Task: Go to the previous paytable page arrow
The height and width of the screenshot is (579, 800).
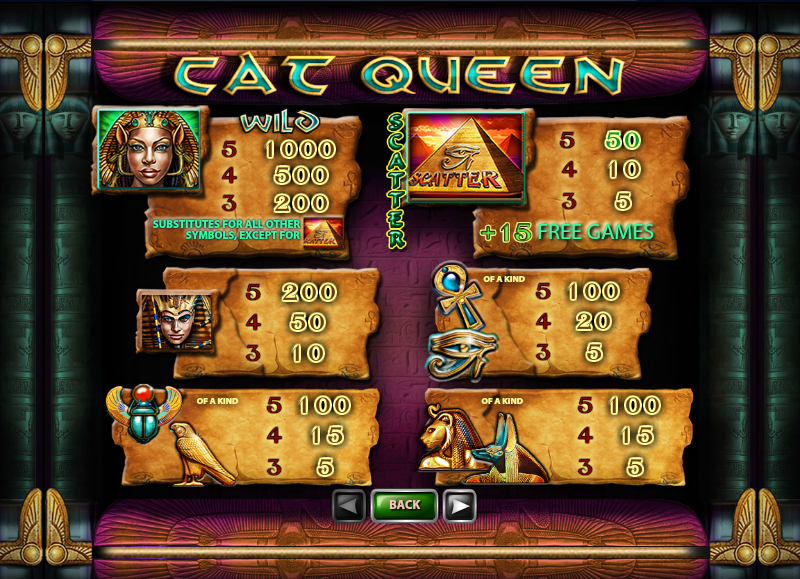Action: (349, 506)
